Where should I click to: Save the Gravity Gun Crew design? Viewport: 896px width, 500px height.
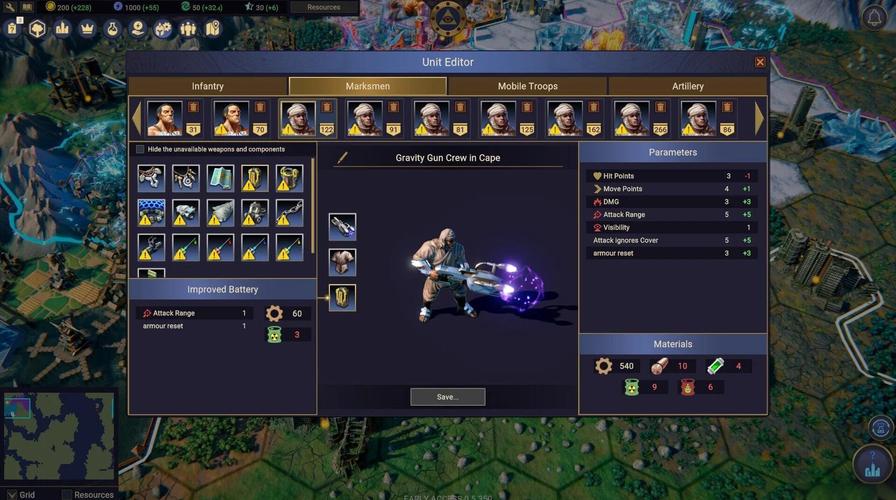click(447, 397)
